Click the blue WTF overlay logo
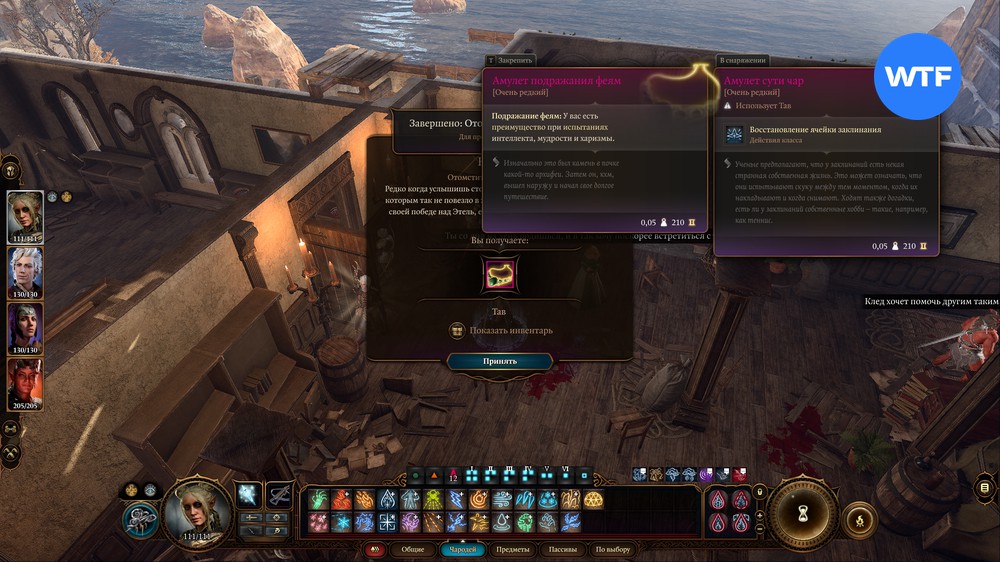 click(916, 76)
